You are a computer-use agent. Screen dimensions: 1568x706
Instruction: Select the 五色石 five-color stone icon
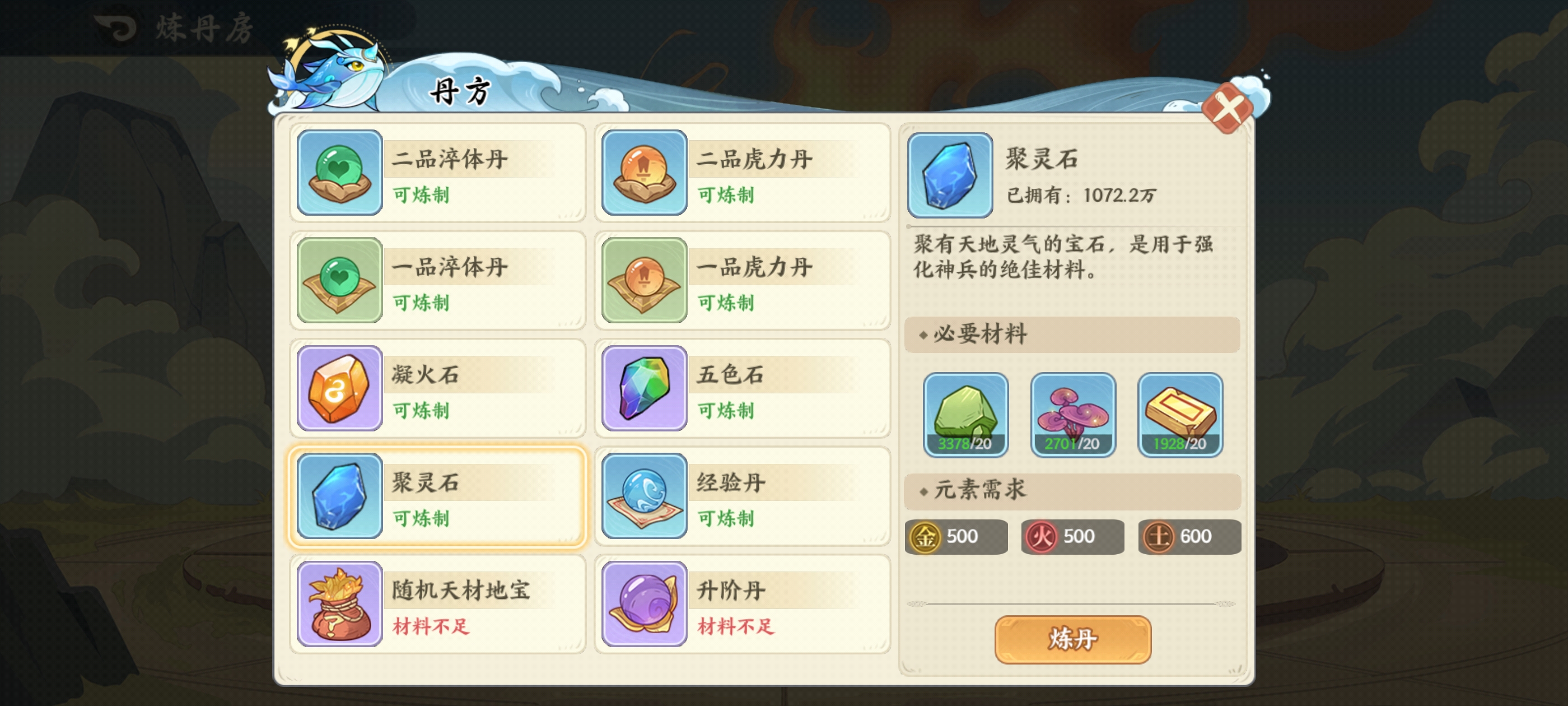tap(644, 388)
